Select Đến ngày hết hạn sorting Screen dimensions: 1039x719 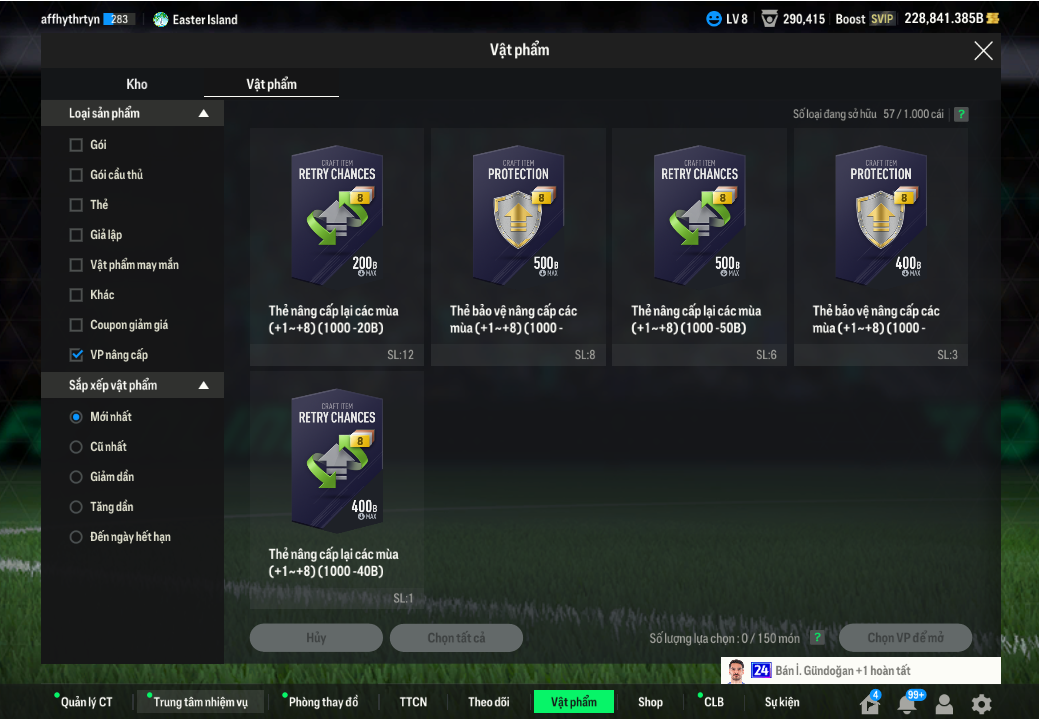76,537
